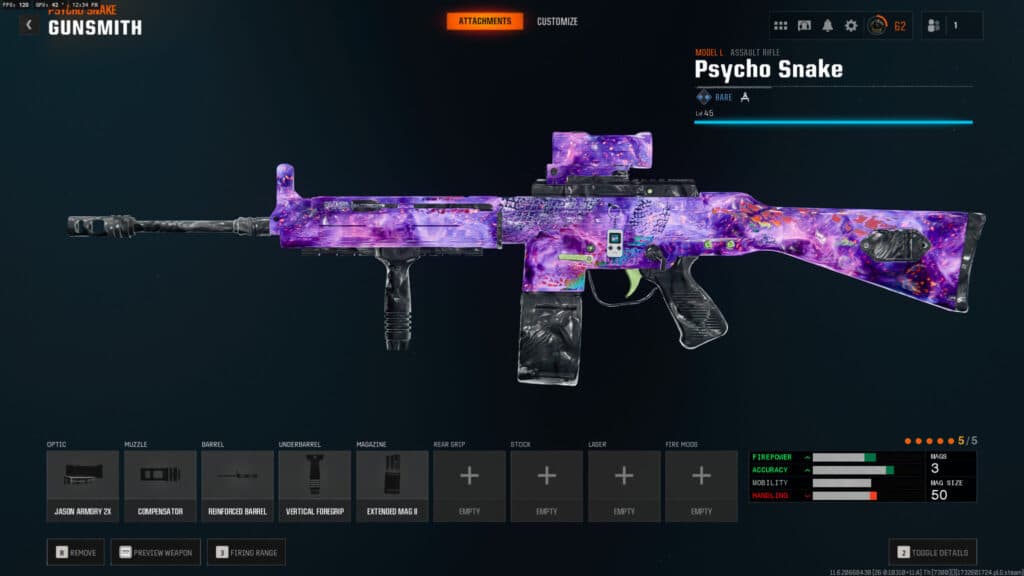Show notifications via the bell icon
This screenshot has height=576, width=1024.
(828, 26)
